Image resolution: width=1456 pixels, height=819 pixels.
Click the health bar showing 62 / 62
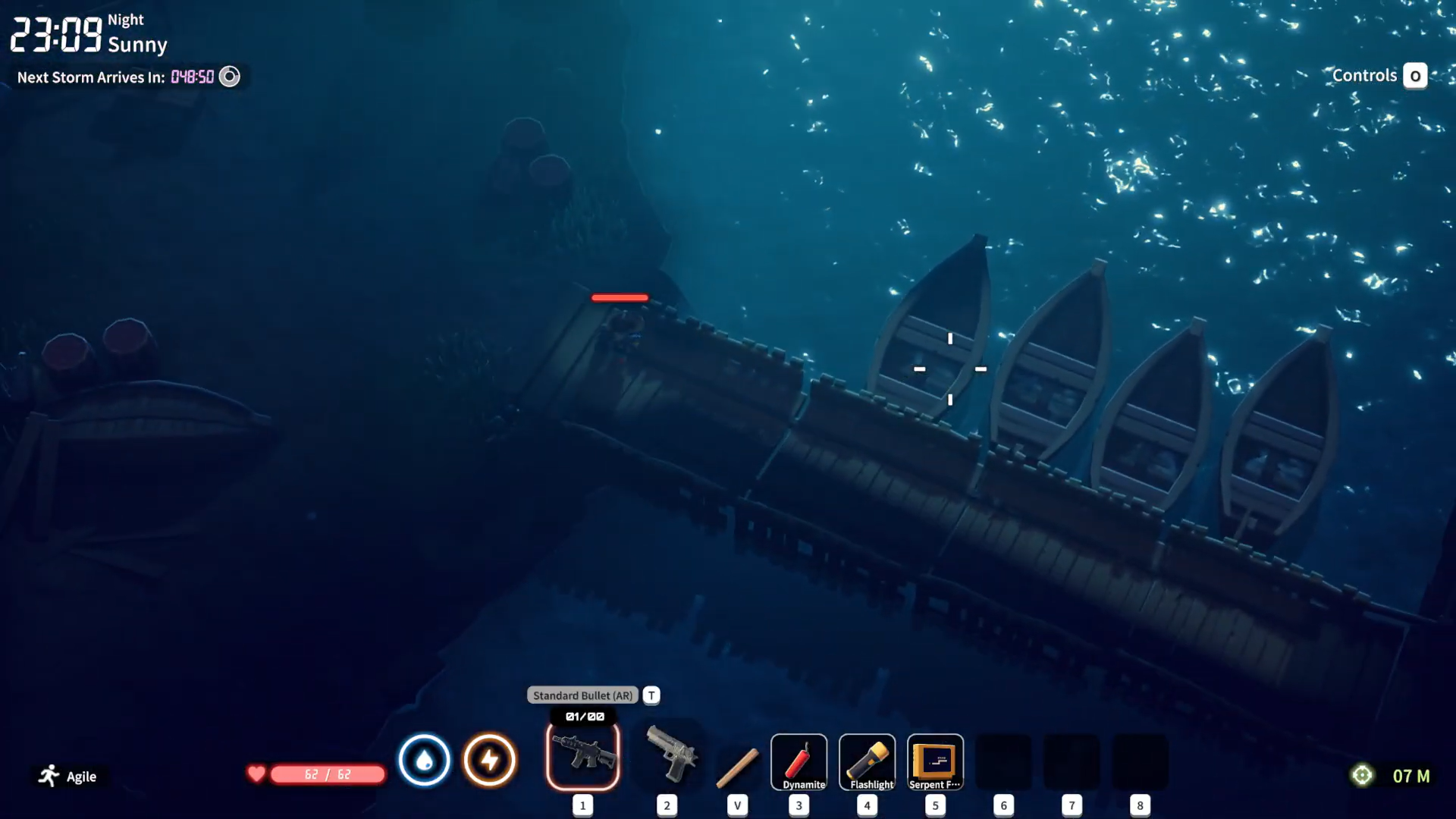click(x=326, y=774)
